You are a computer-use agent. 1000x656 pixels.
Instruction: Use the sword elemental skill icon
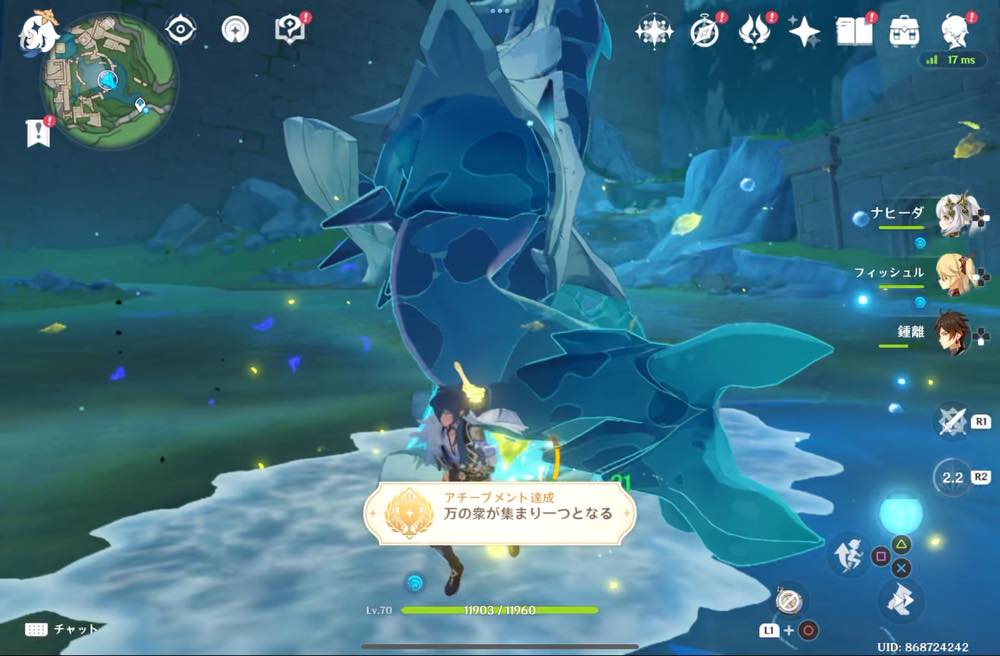tap(952, 422)
